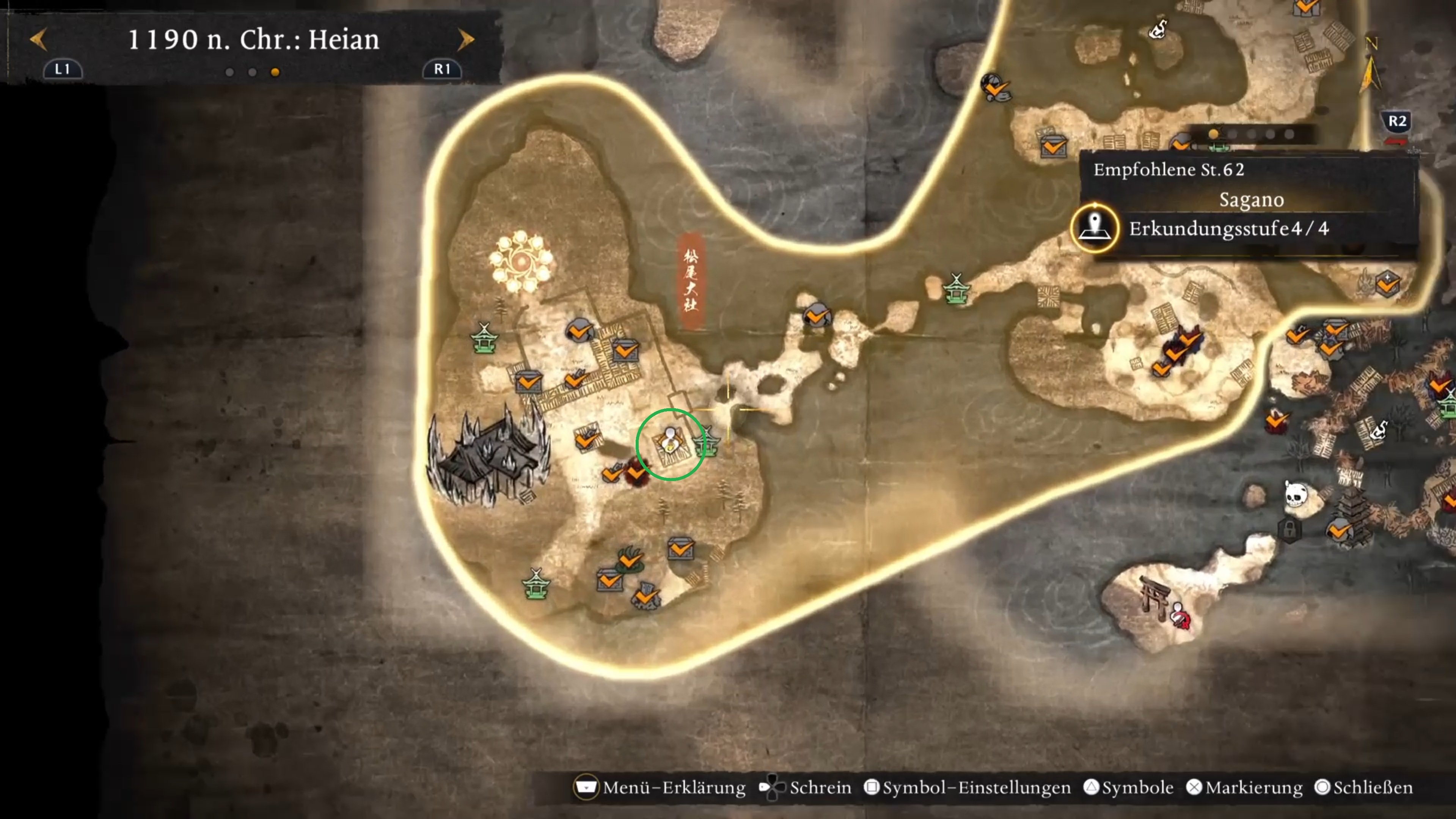
Task: Select the white skull map marker
Action: (1296, 495)
